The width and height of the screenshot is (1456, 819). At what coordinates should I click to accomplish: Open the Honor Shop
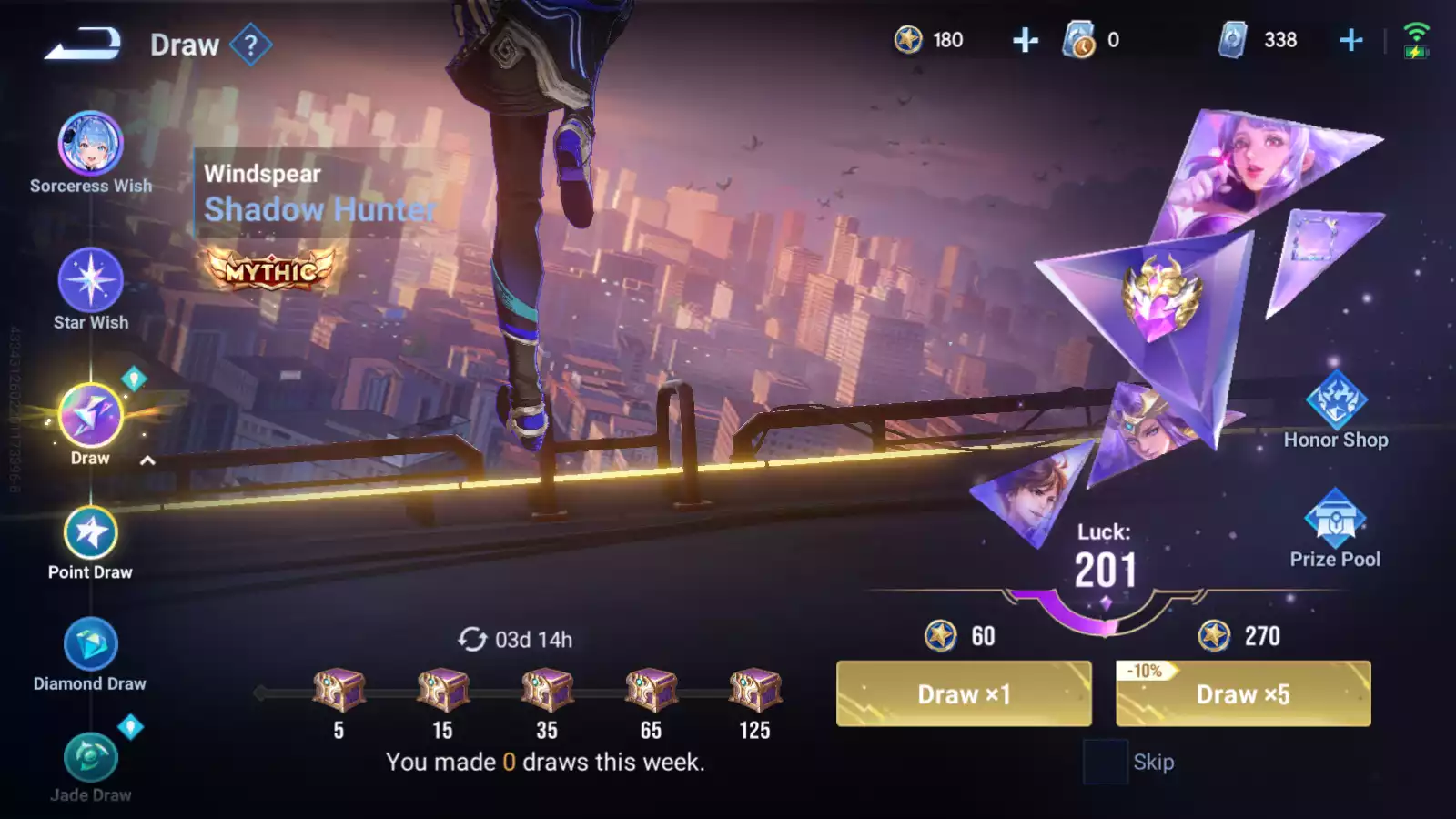pos(1335,400)
